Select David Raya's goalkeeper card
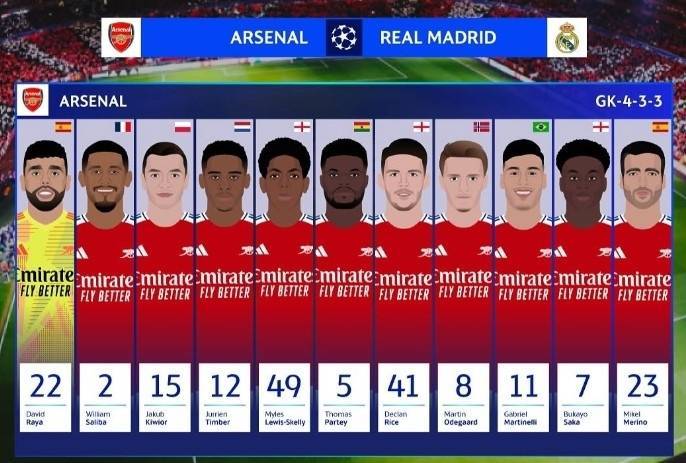The image size is (686, 463). pyautogui.click(x=45, y=275)
